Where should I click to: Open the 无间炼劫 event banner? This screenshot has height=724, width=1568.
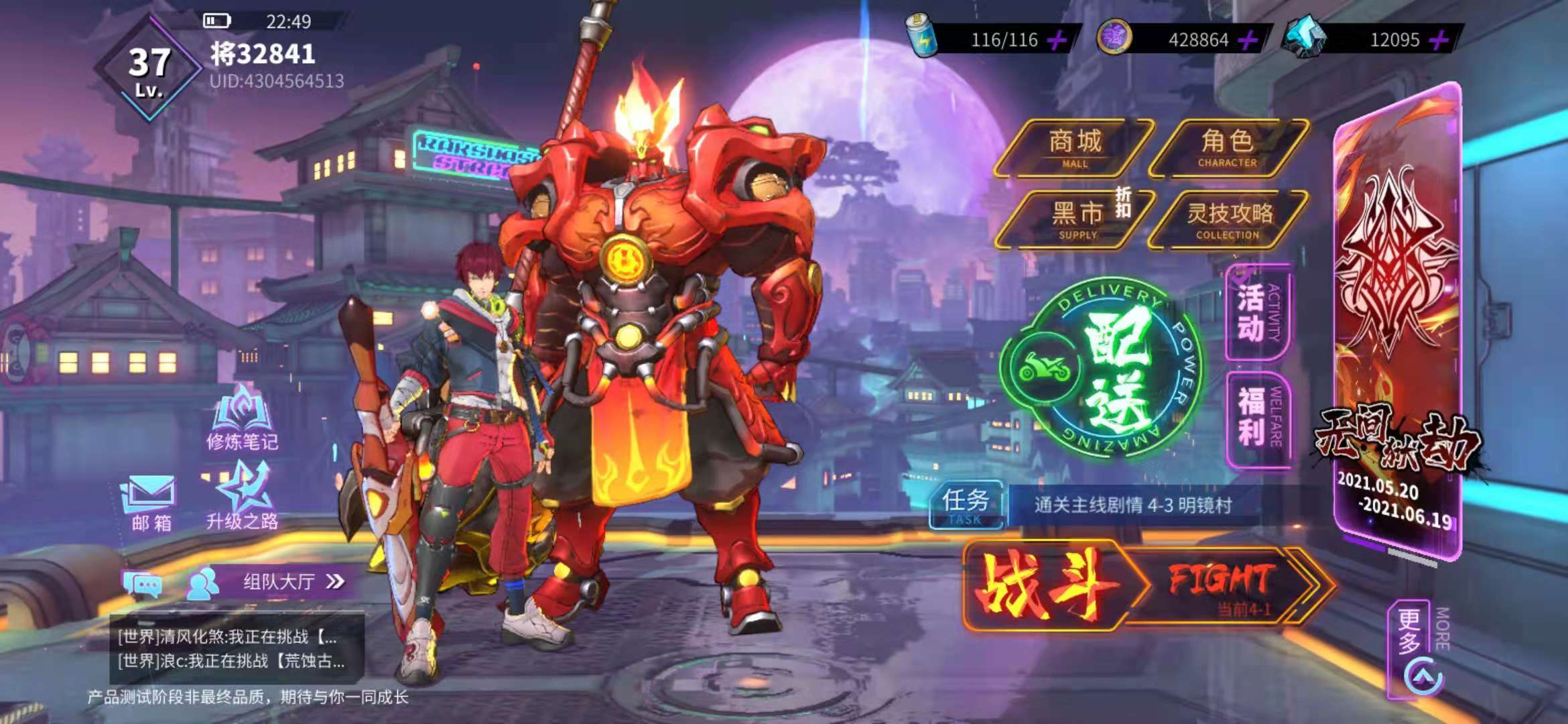1398,322
